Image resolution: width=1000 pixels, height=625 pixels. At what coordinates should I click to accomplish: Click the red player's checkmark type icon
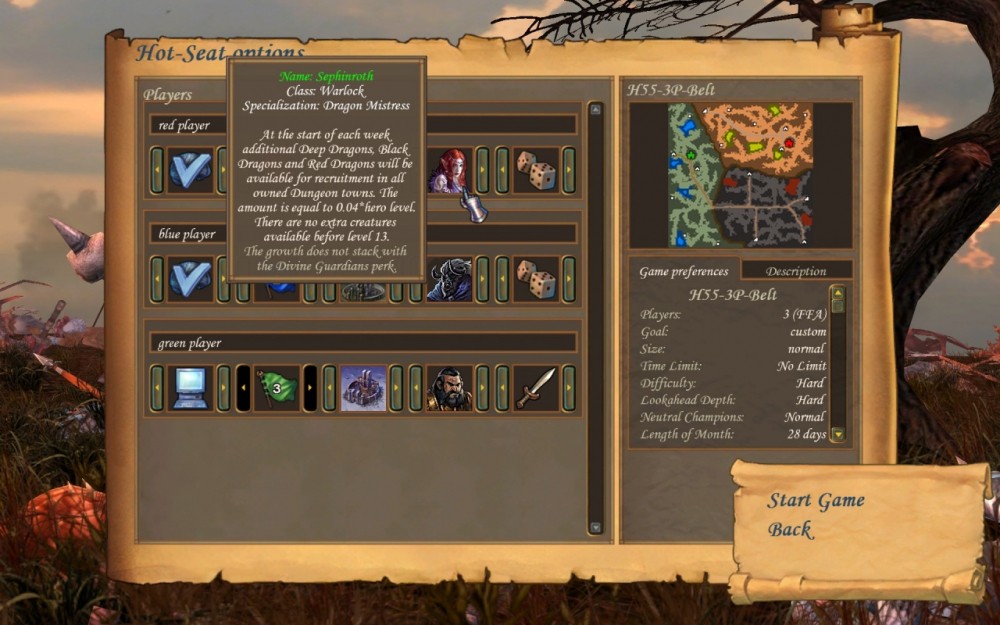[189, 170]
